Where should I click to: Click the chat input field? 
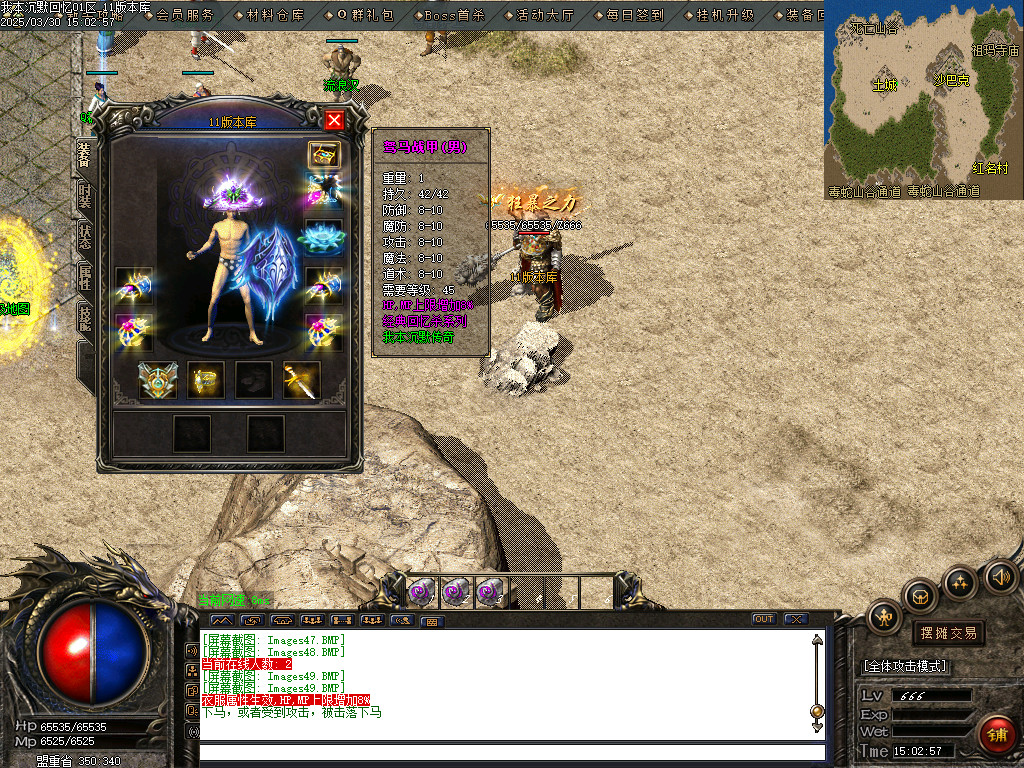512,752
